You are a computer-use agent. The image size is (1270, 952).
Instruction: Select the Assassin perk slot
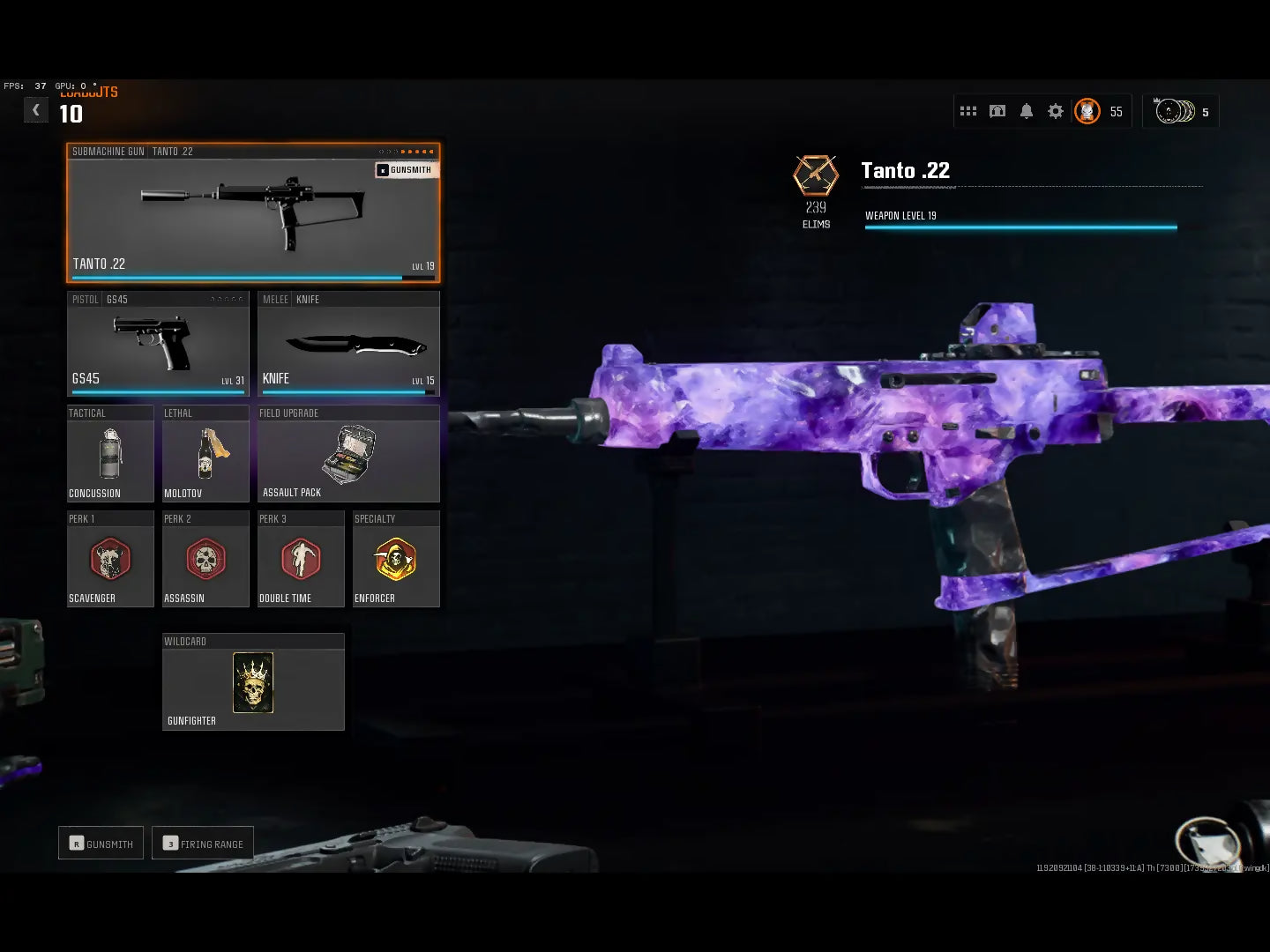tap(205, 560)
